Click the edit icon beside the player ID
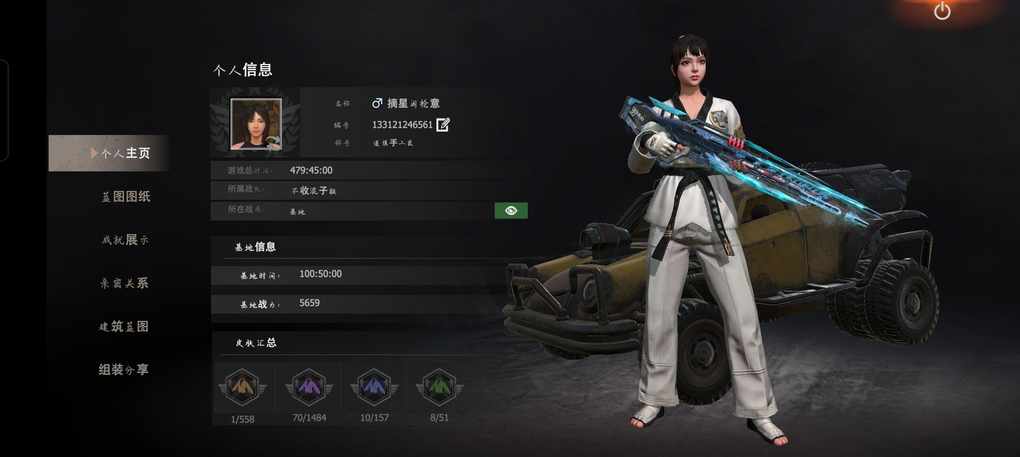The height and width of the screenshot is (457, 1020). [443, 125]
